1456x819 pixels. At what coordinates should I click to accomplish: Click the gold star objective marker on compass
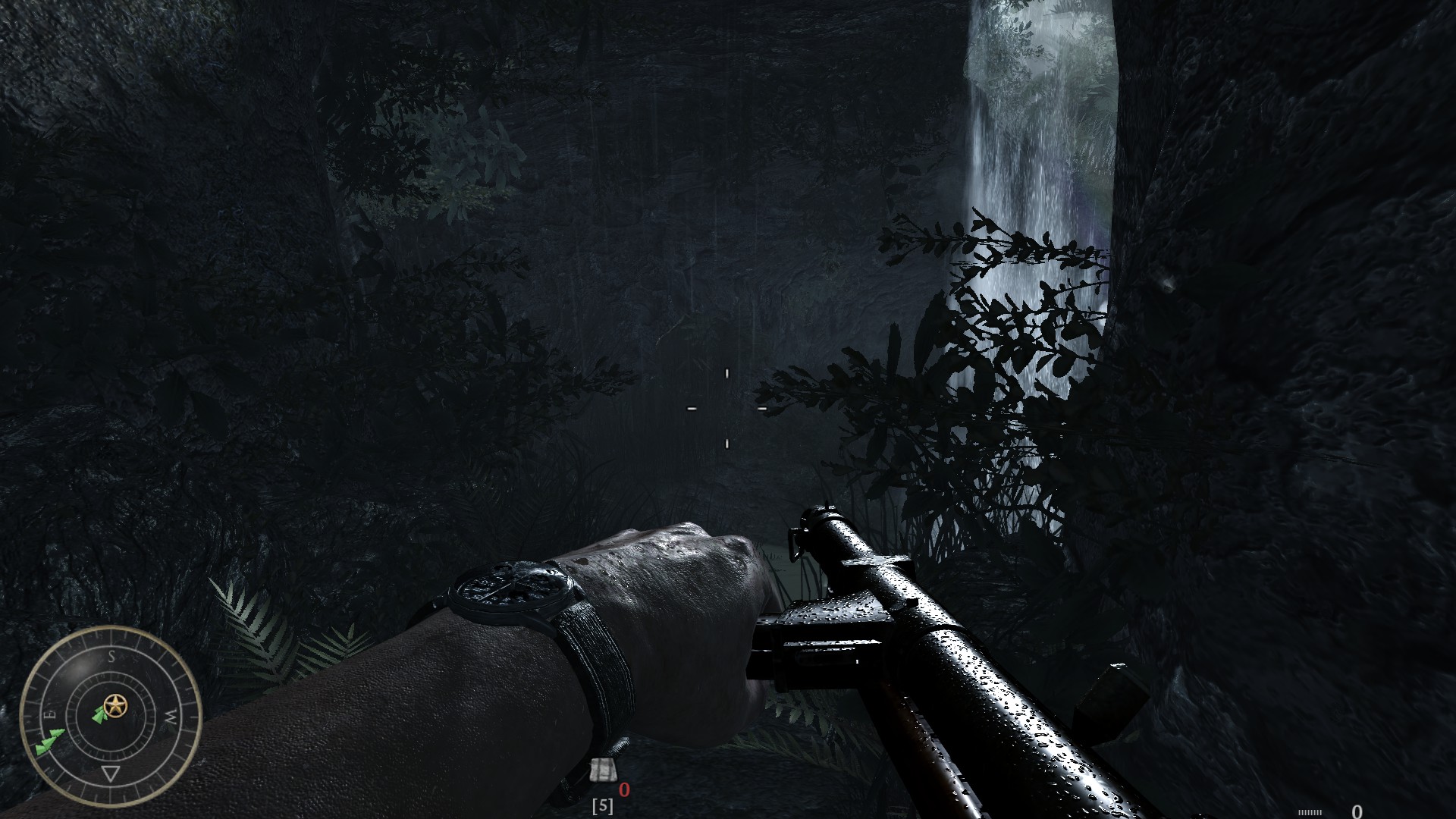115,704
